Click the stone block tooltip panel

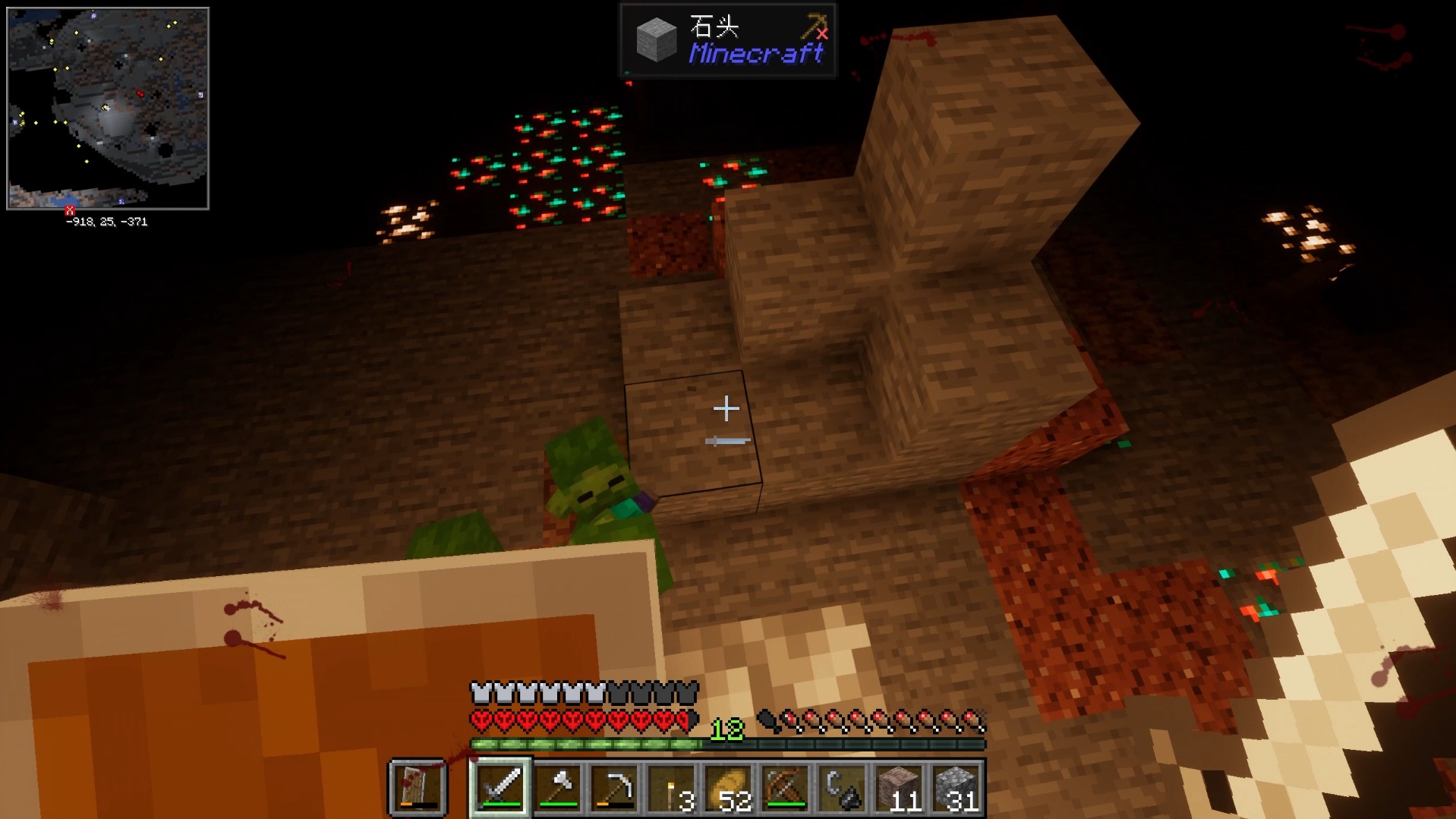728,40
